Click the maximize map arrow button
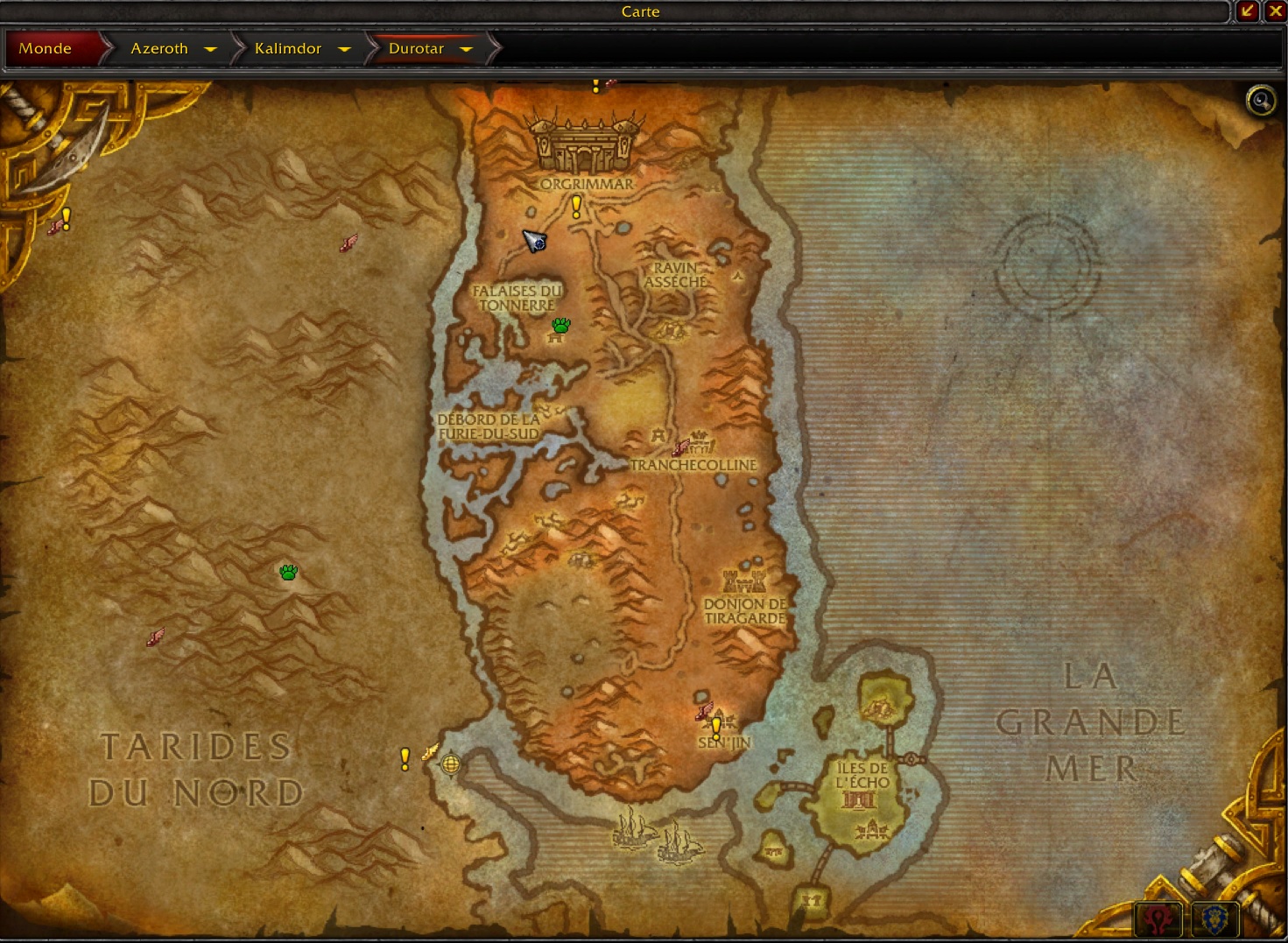Viewport: 1288px width, 943px height. click(1247, 11)
